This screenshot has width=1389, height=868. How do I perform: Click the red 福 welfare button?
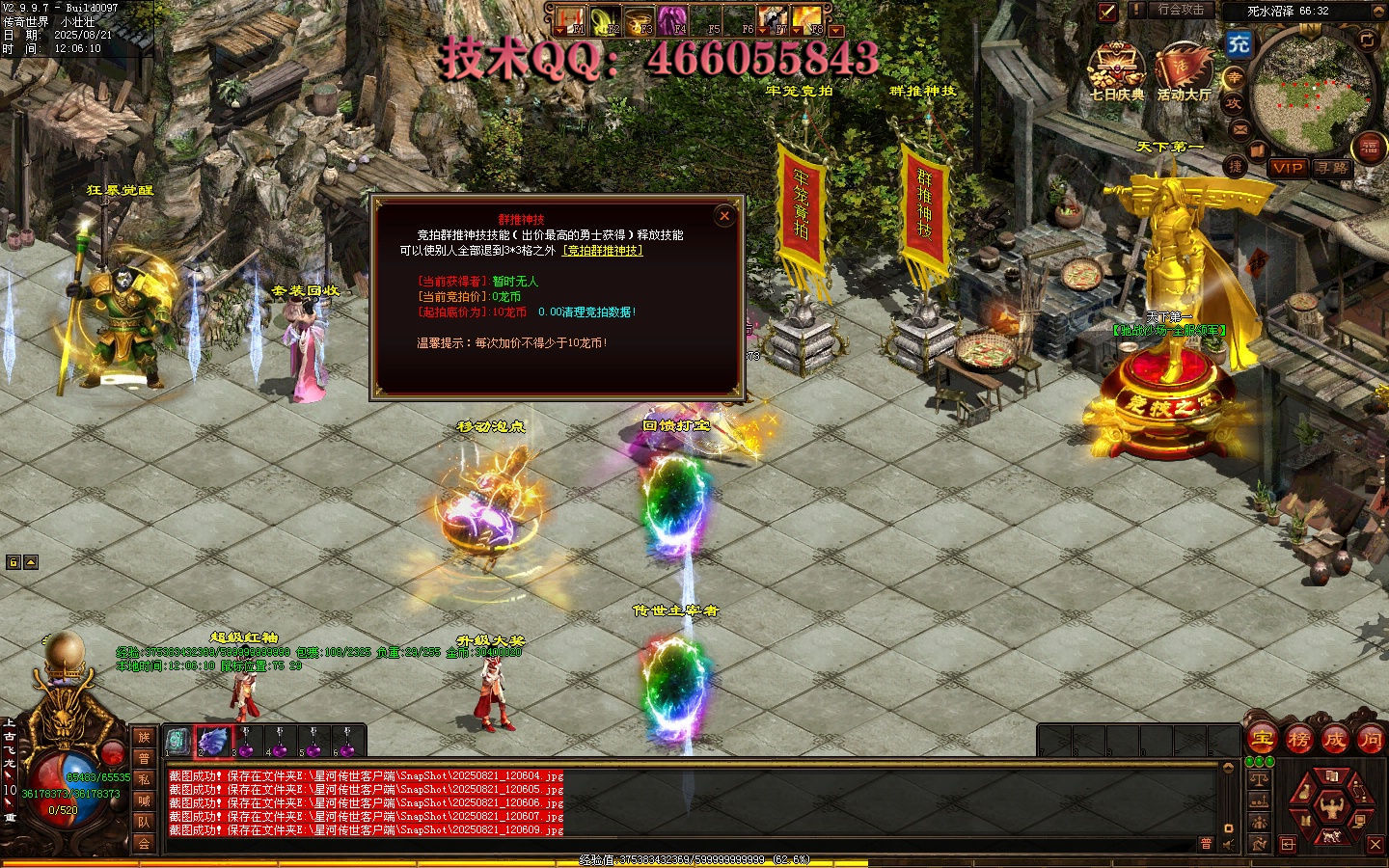click(x=1370, y=148)
